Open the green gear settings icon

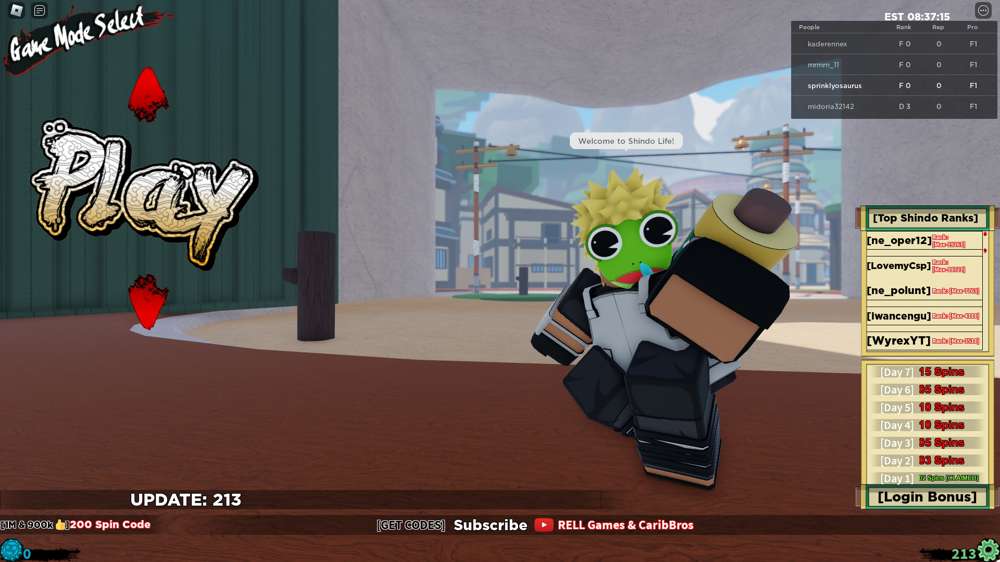(x=988, y=550)
